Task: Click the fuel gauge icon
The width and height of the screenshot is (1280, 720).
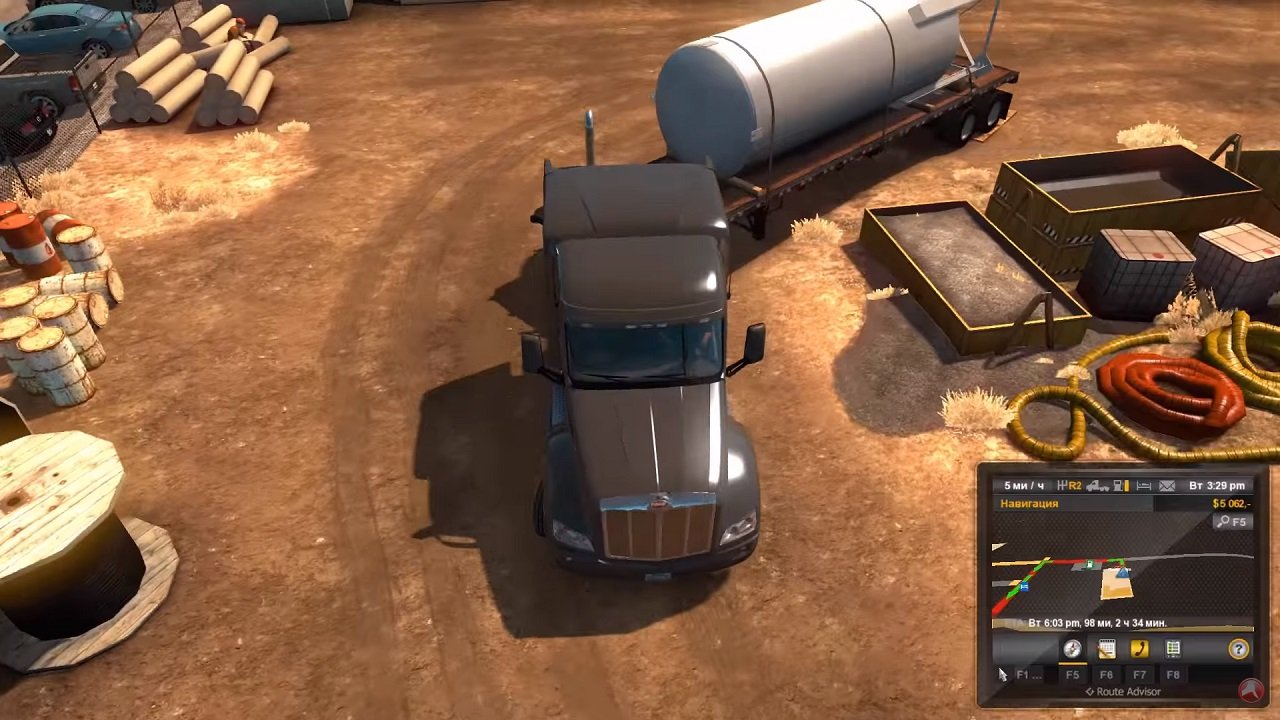Action: coord(1117,484)
